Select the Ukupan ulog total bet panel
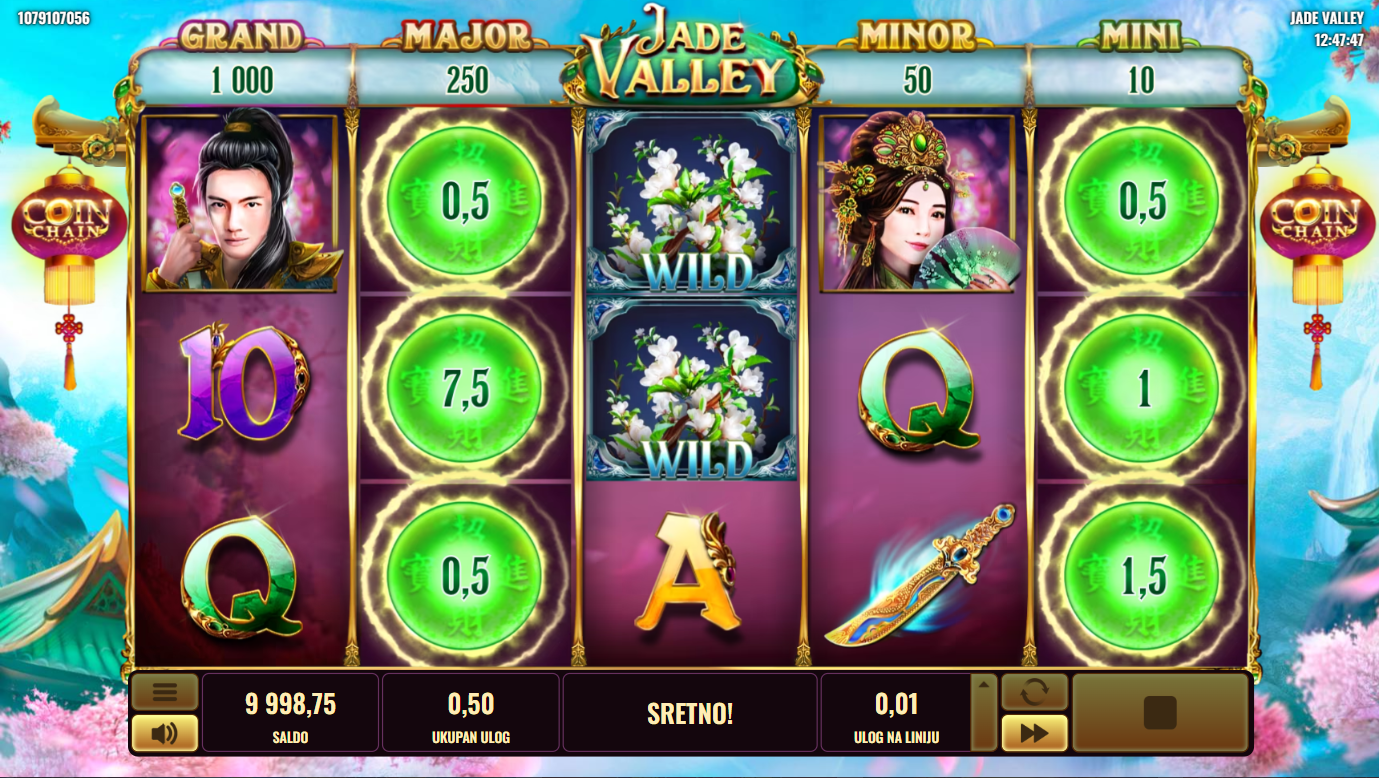Image resolution: width=1379 pixels, height=778 pixels. pos(470,712)
